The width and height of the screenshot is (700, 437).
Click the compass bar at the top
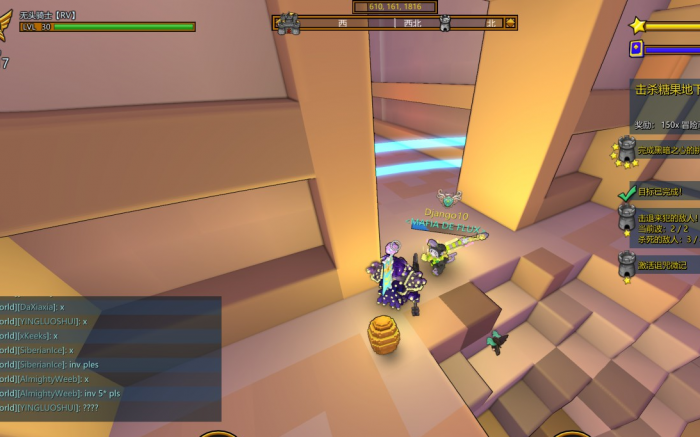(395, 22)
